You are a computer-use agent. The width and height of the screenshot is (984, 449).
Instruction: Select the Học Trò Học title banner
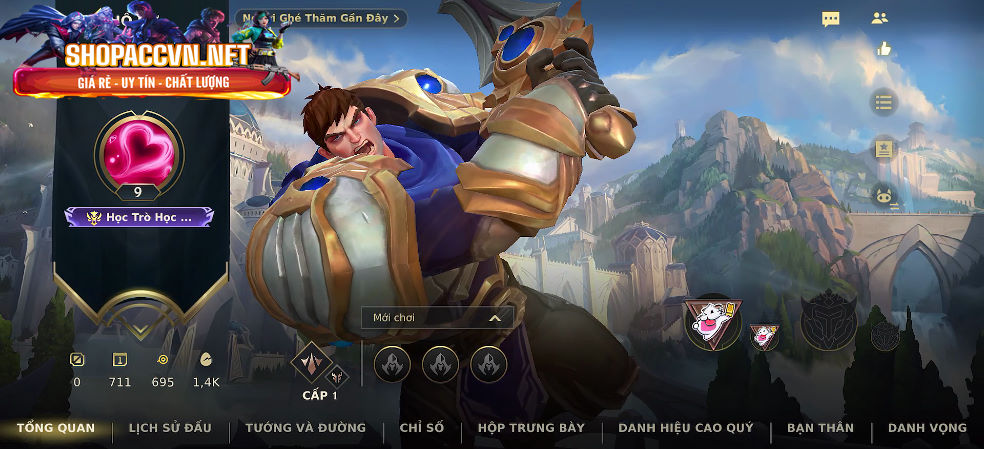(x=139, y=216)
